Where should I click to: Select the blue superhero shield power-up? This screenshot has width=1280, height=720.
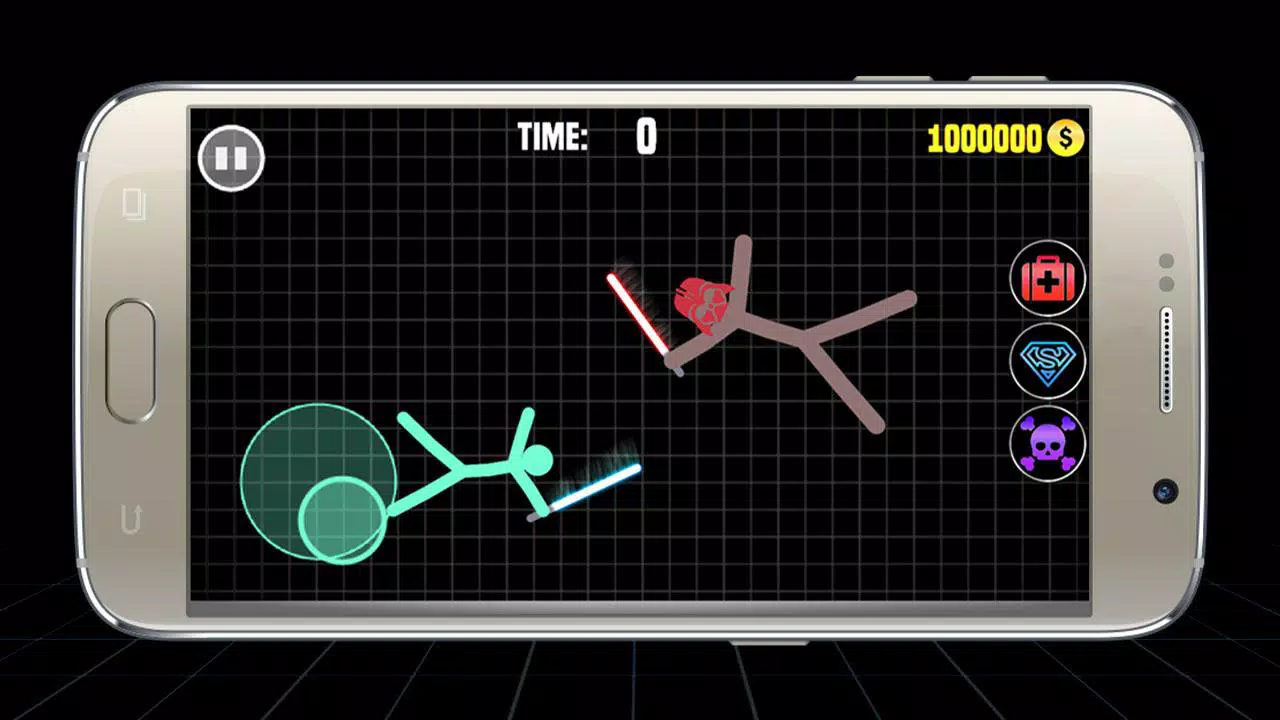[x=1047, y=361]
